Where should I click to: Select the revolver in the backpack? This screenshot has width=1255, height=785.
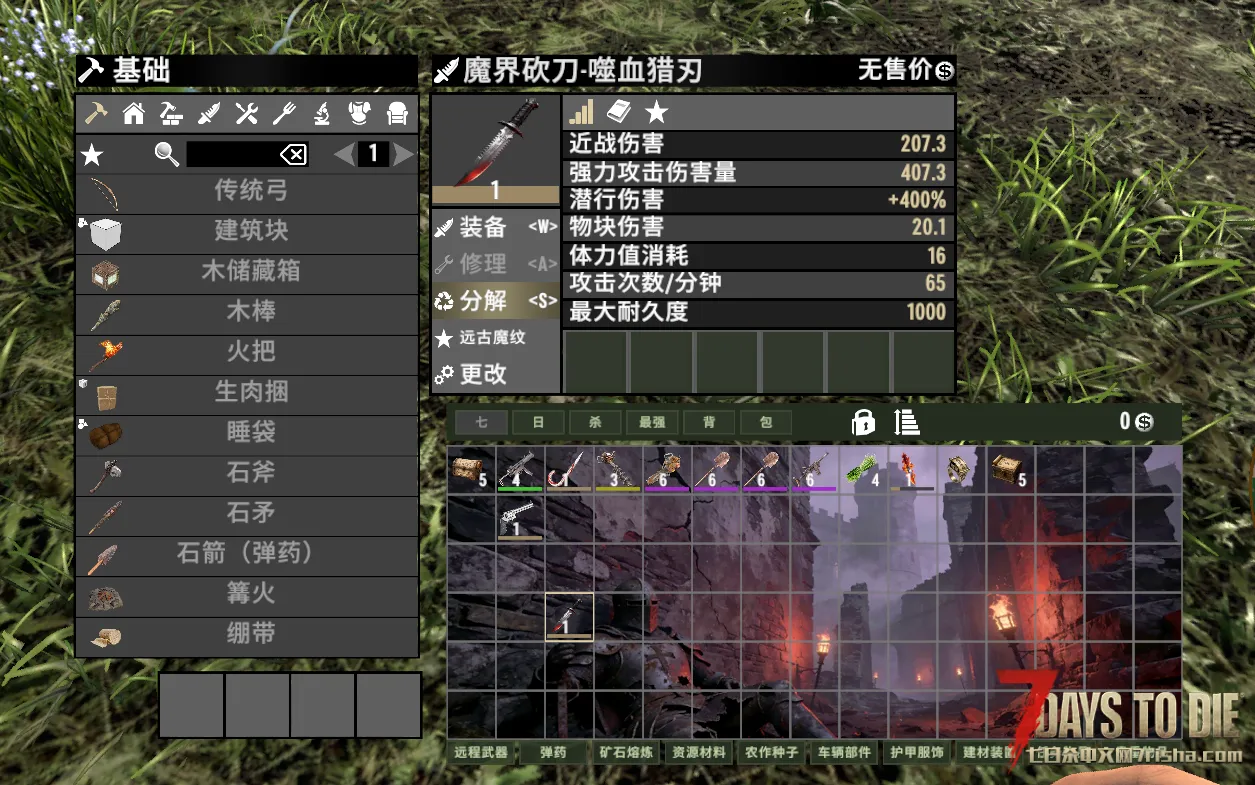520,518
